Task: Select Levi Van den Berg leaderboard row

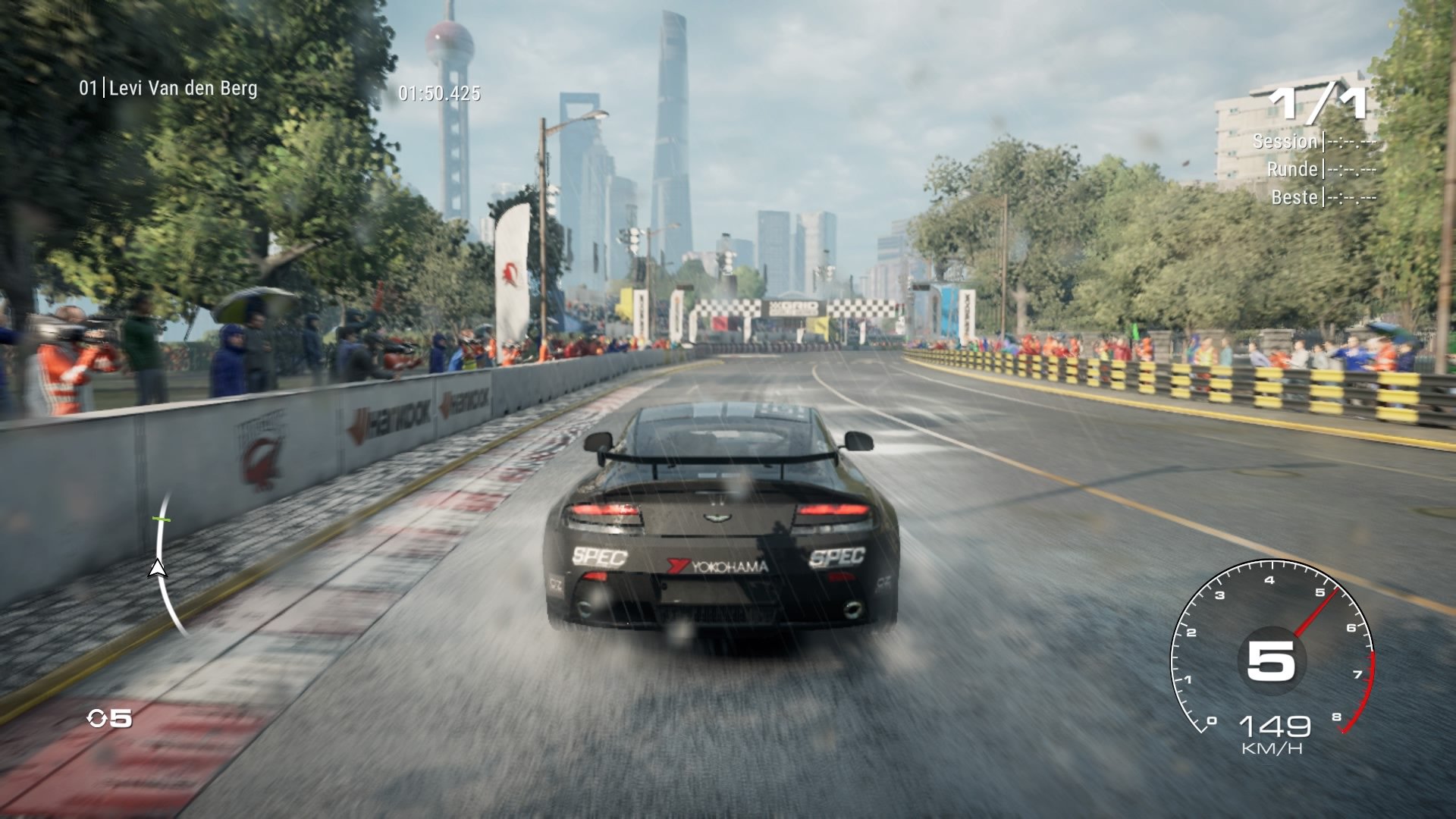Action: 168,89
